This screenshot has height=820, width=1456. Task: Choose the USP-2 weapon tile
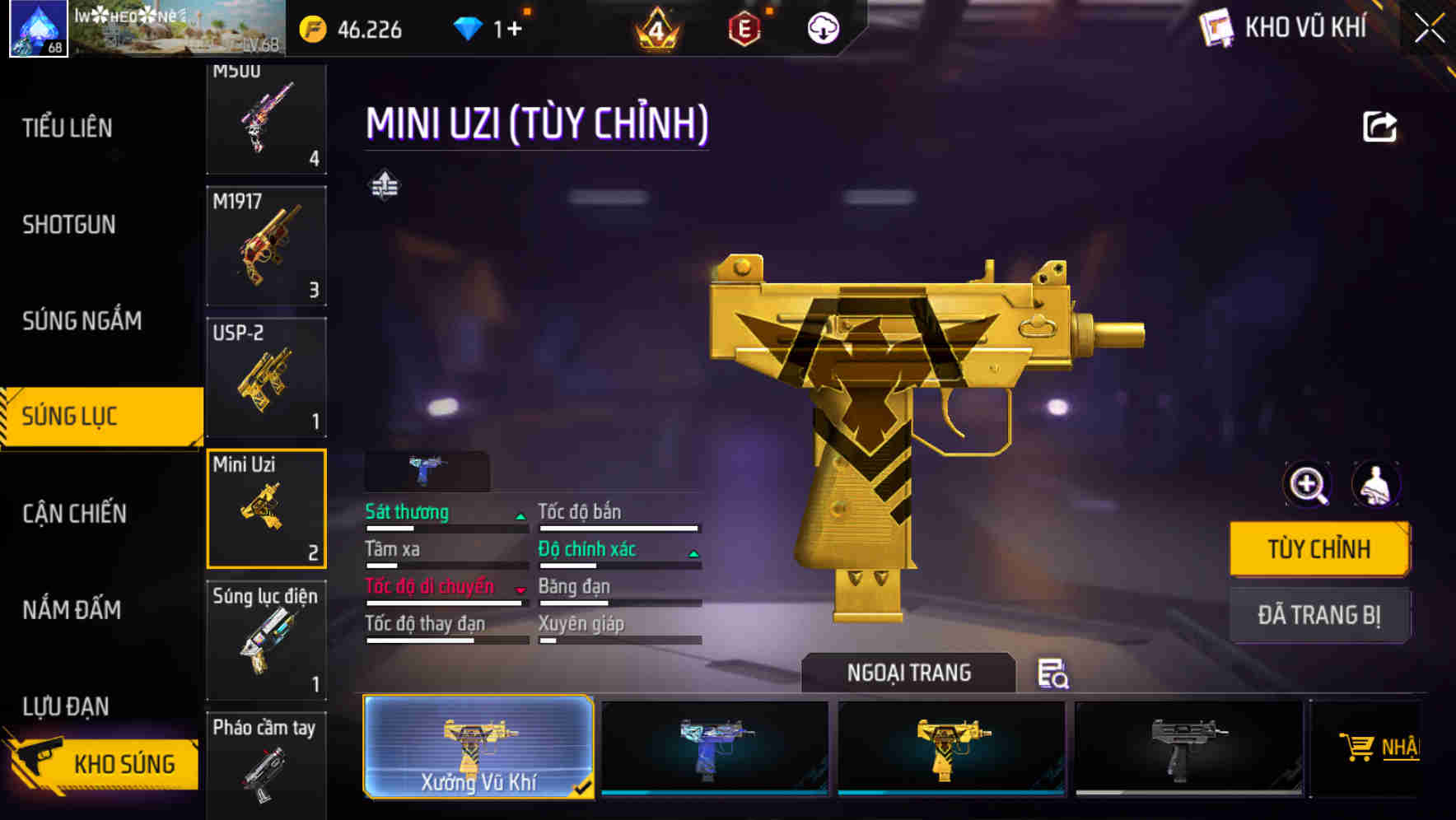[266, 377]
